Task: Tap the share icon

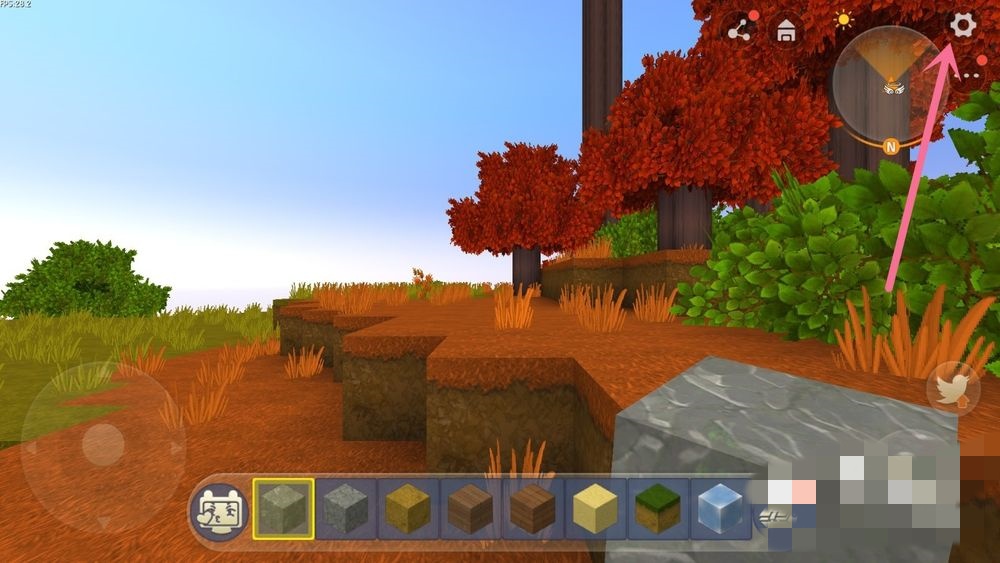Action: click(x=740, y=30)
